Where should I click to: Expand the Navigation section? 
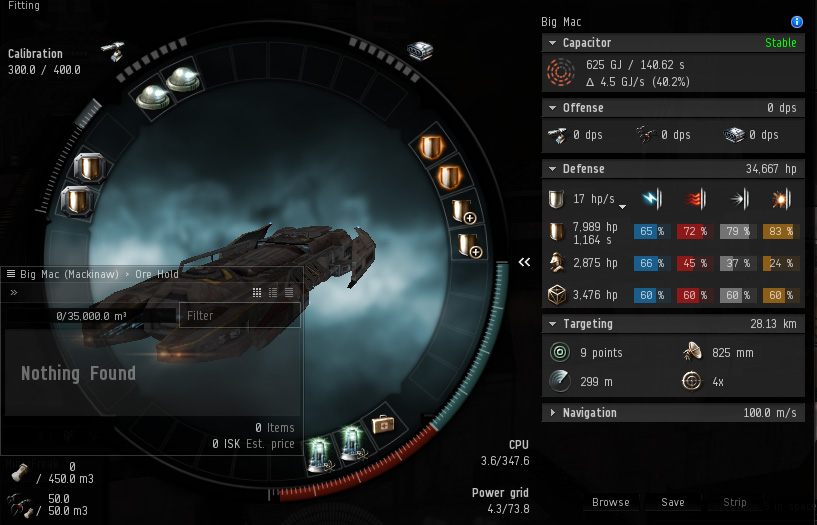(x=552, y=413)
